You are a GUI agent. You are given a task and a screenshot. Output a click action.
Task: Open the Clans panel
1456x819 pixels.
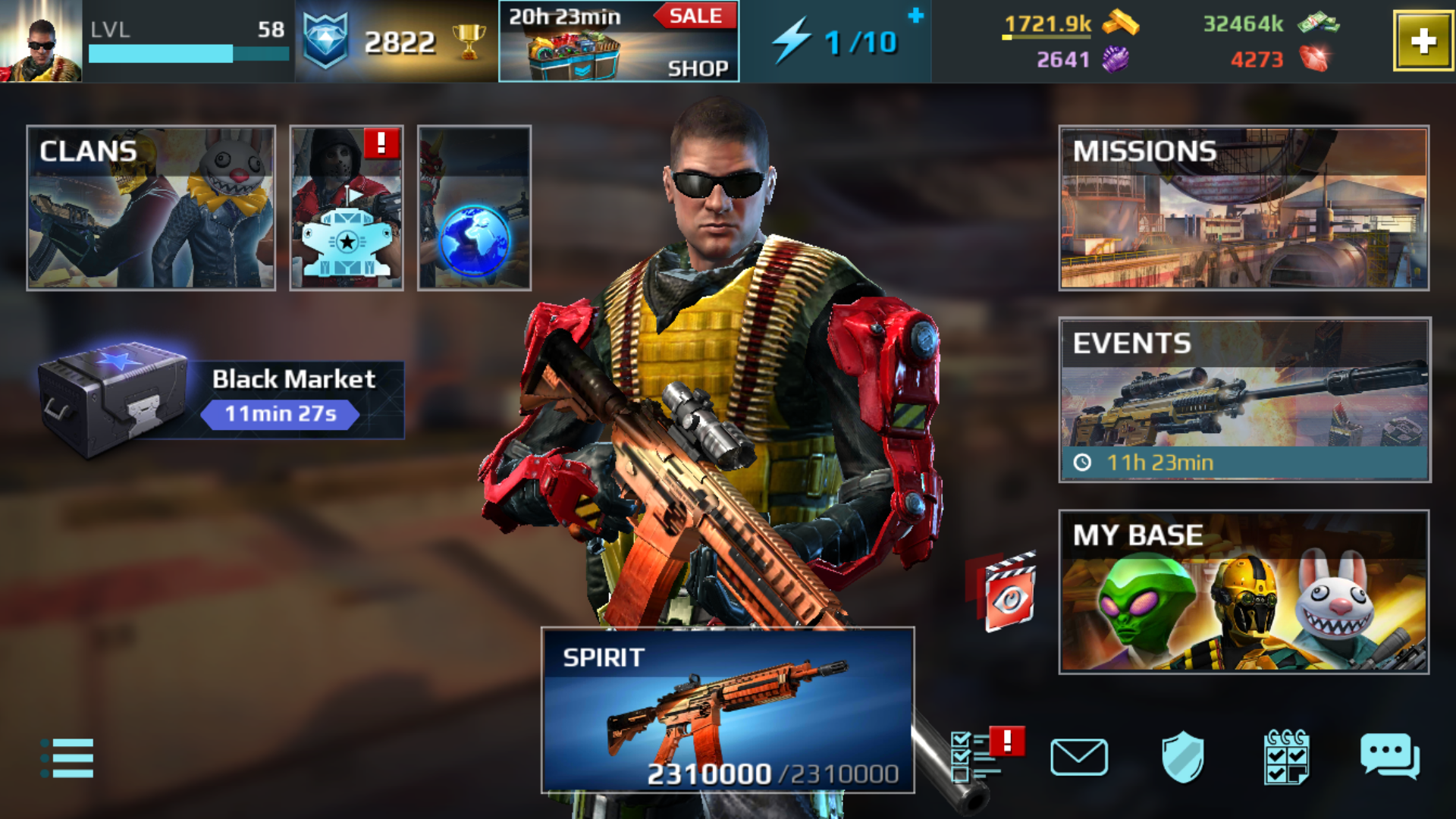tap(151, 208)
